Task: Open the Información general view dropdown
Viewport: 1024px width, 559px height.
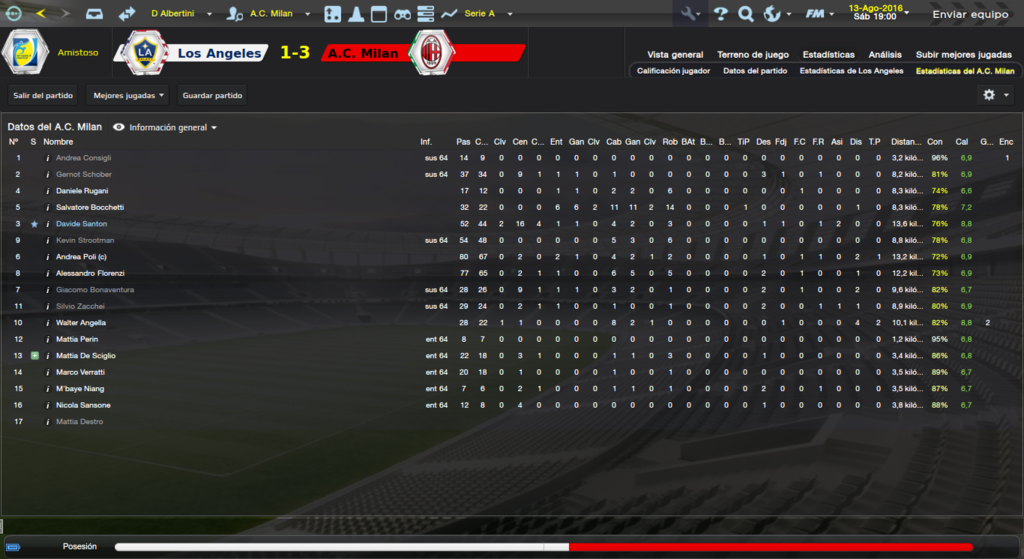Action: point(166,128)
